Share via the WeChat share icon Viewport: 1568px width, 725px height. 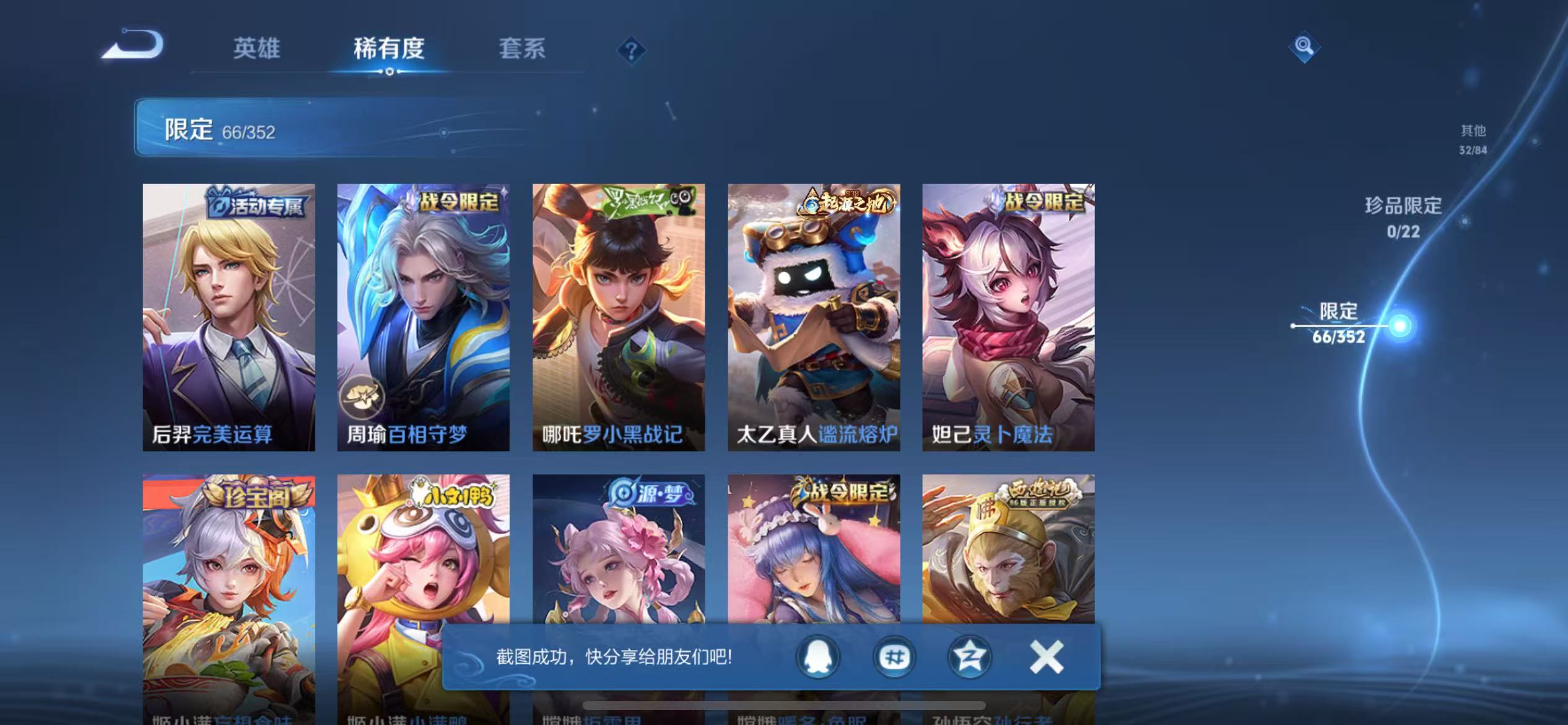tap(894, 657)
